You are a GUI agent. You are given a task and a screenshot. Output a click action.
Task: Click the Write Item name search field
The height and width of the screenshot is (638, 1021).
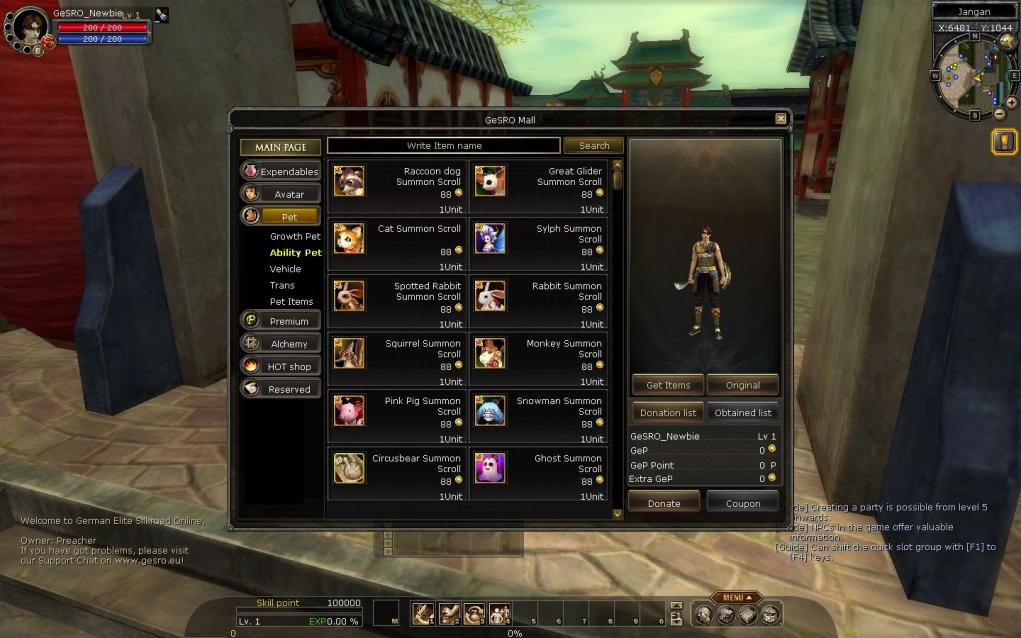point(443,146)
